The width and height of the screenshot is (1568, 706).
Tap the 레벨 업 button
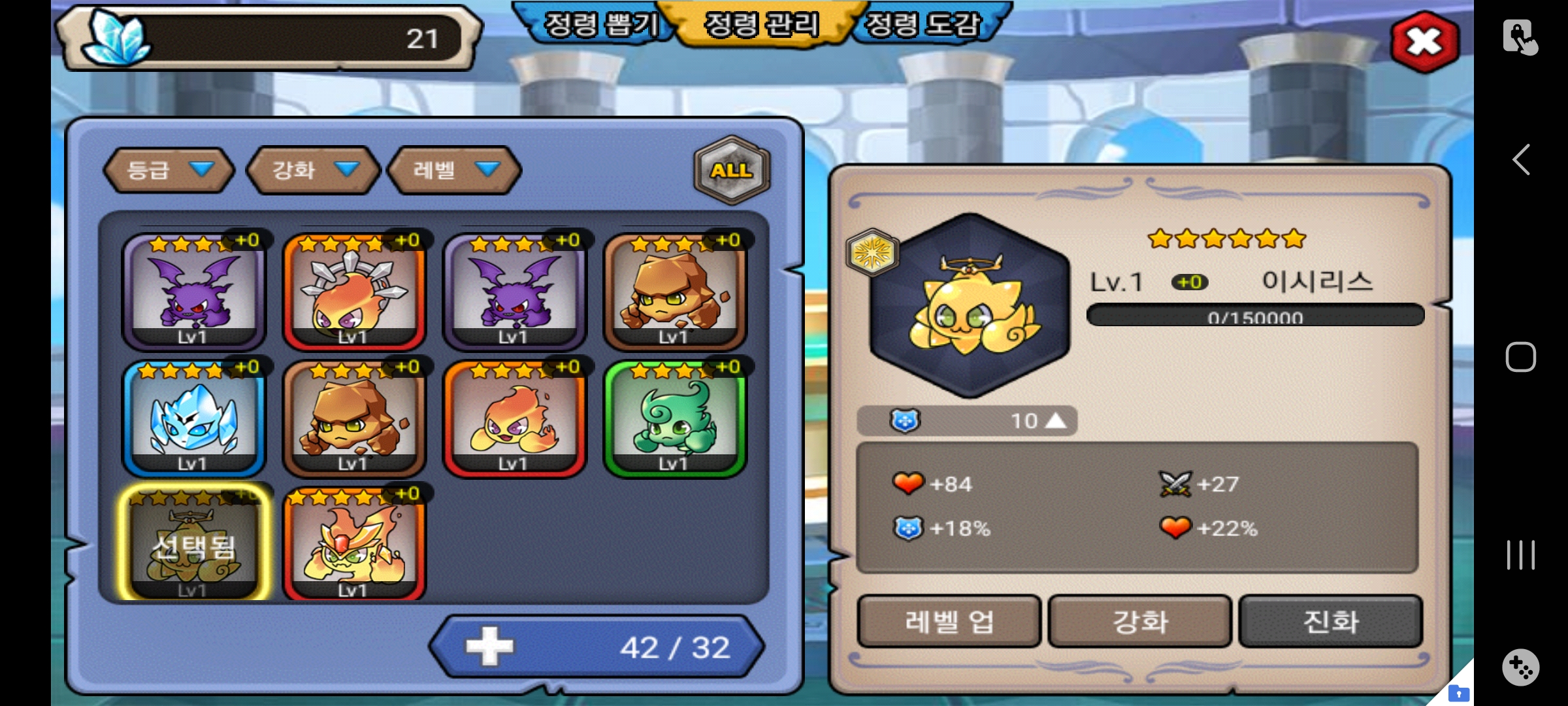[949, 621]
